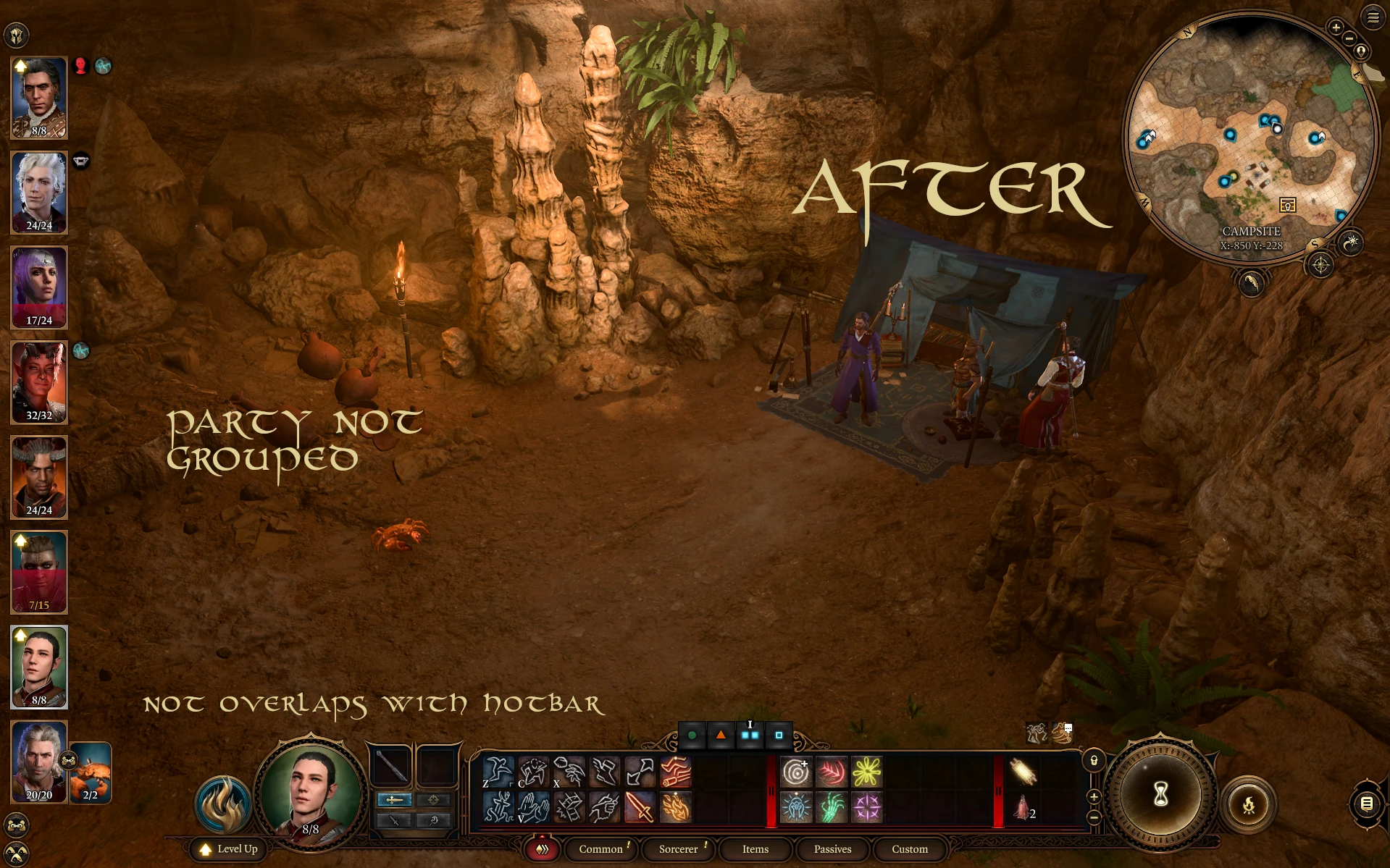The image size is (1390, 868).
Task: Activate the Jump ability icon
Action: click(x=498, y=772)
